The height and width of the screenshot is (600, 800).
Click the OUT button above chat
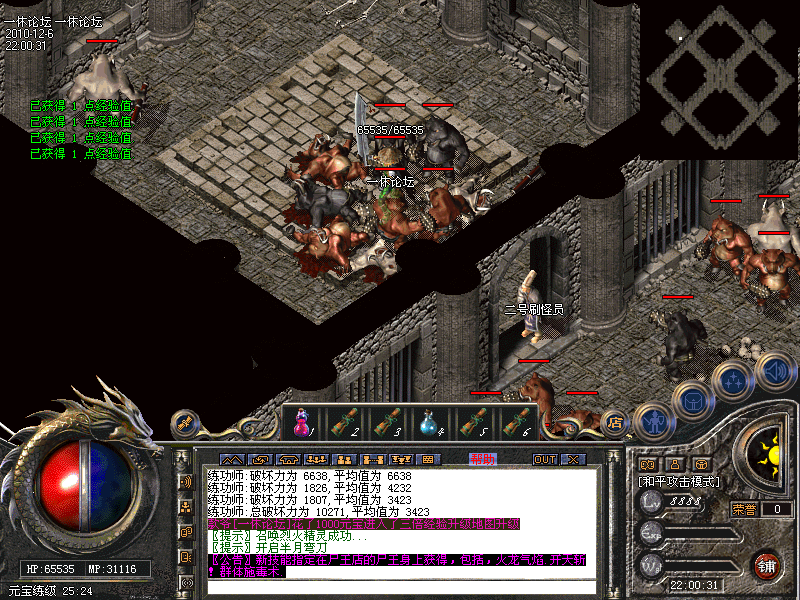click(545, 459)
